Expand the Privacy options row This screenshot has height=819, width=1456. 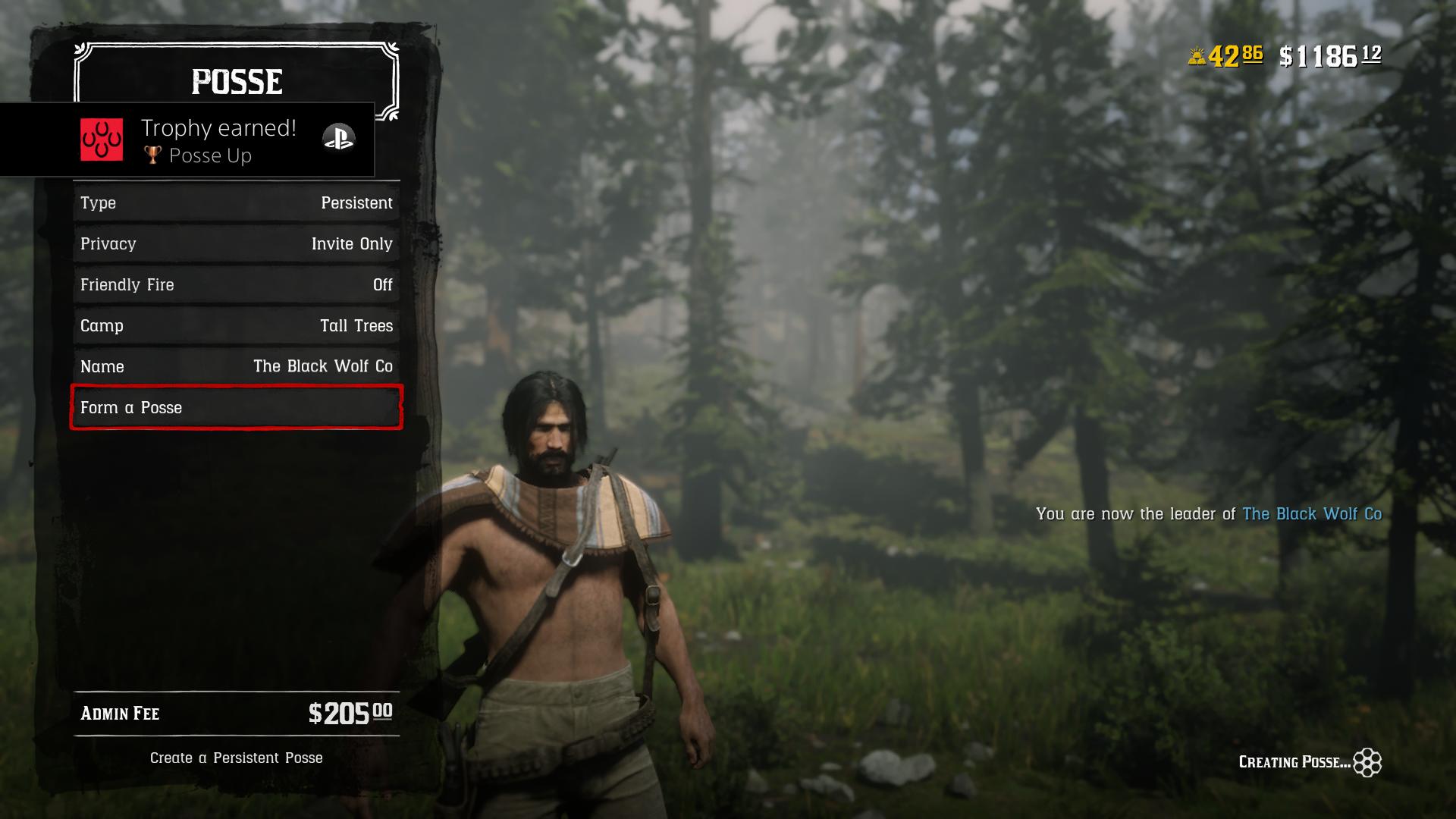pyautogui.click(x=236, y=243)
